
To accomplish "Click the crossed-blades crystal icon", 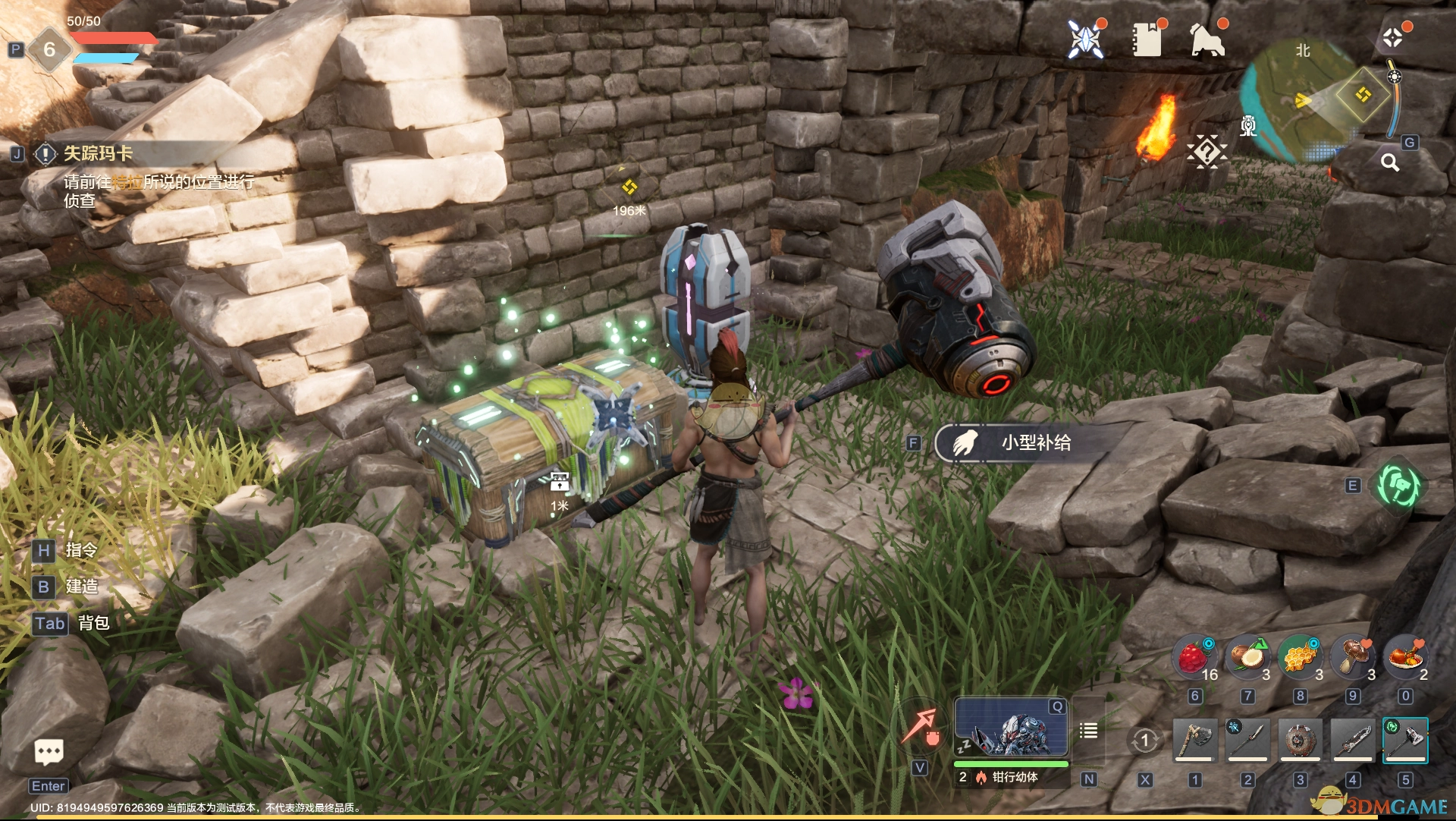I will point(1085,39).
